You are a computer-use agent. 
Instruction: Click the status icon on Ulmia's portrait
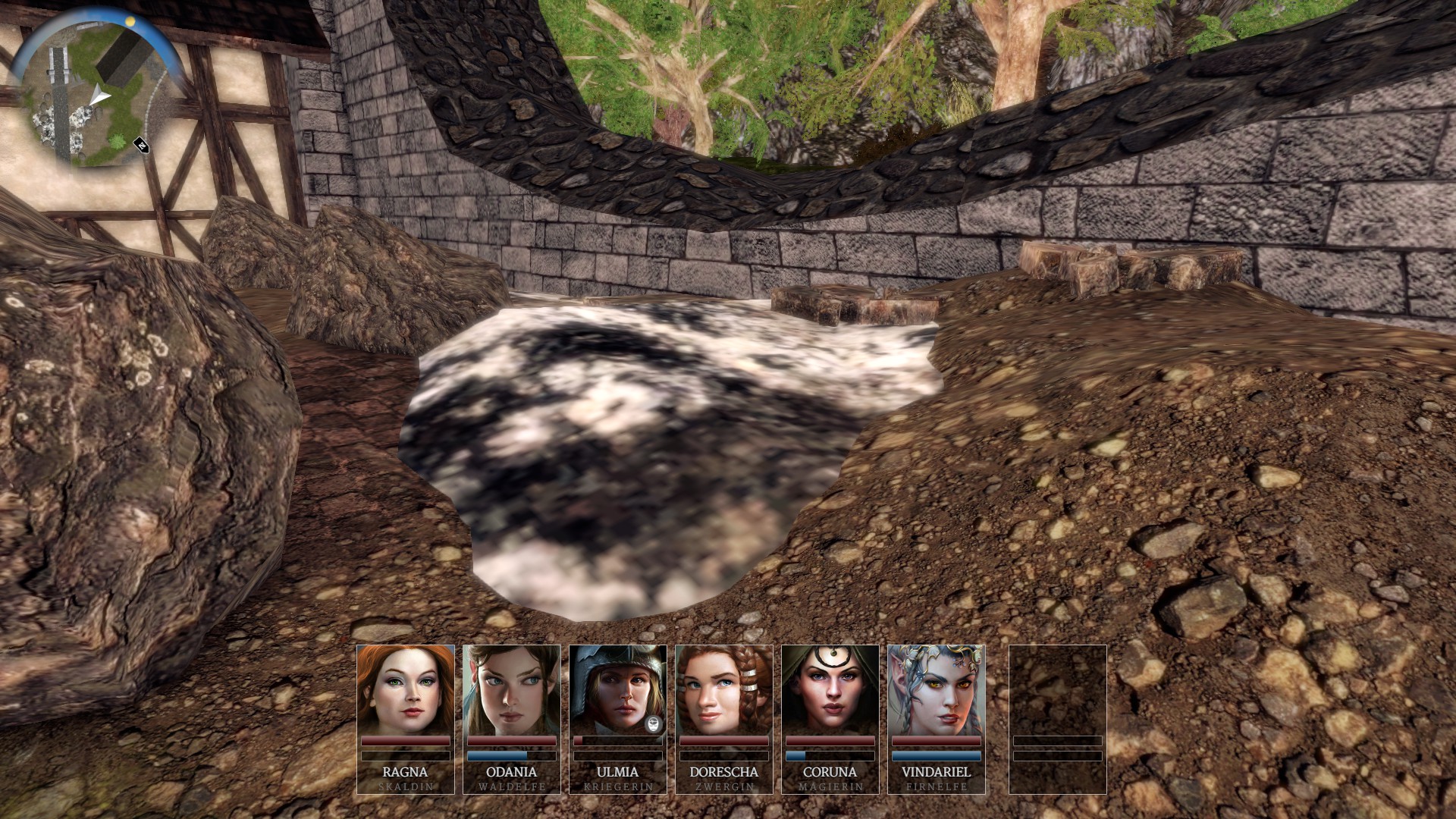[654, 723]
